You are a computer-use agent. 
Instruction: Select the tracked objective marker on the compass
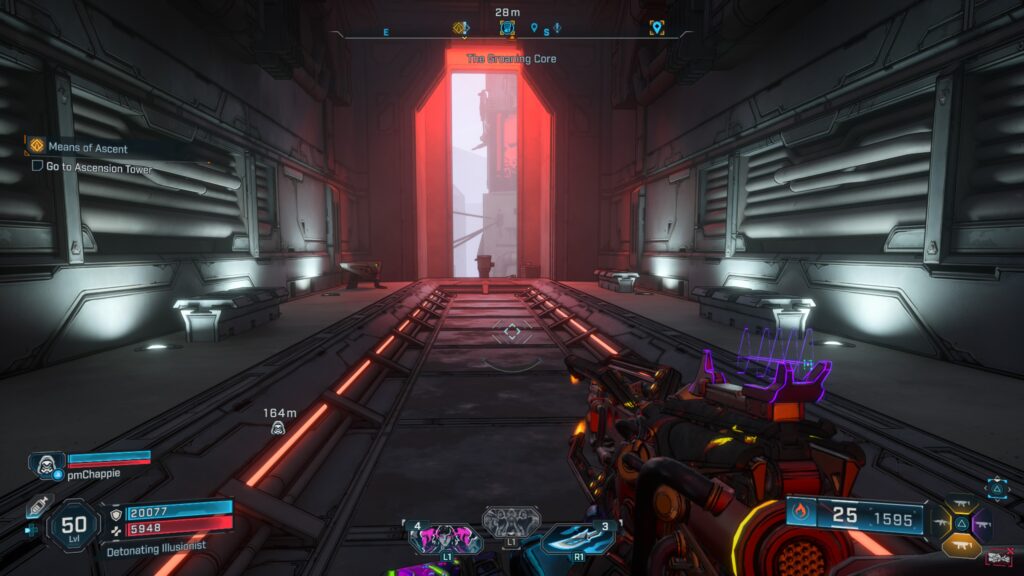(507, 28)
